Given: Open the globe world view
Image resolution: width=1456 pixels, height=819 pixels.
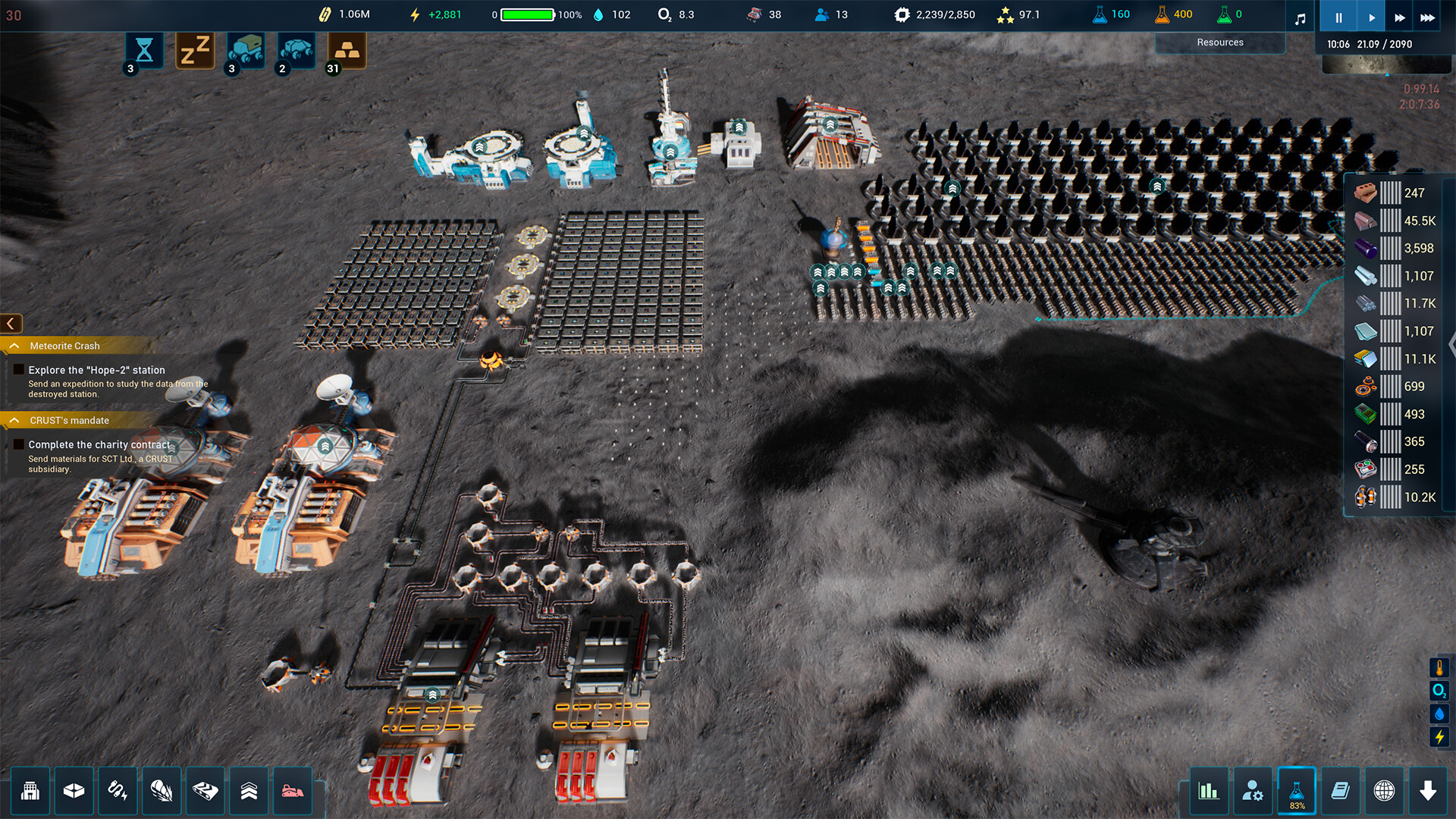Looking at the screenshot, I should click(x=1384, y=792).
